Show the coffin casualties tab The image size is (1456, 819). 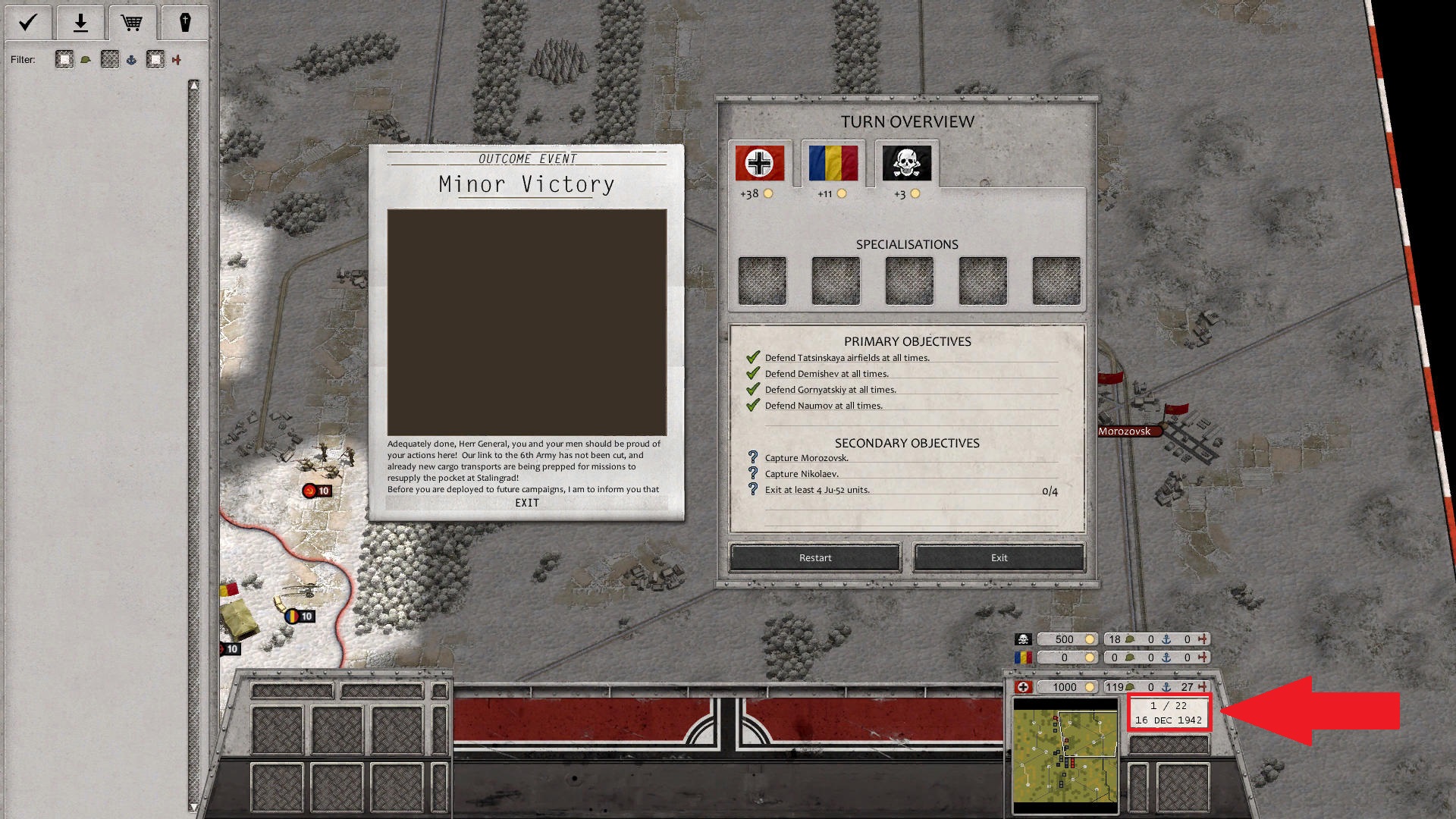click(x=184, y=23)
